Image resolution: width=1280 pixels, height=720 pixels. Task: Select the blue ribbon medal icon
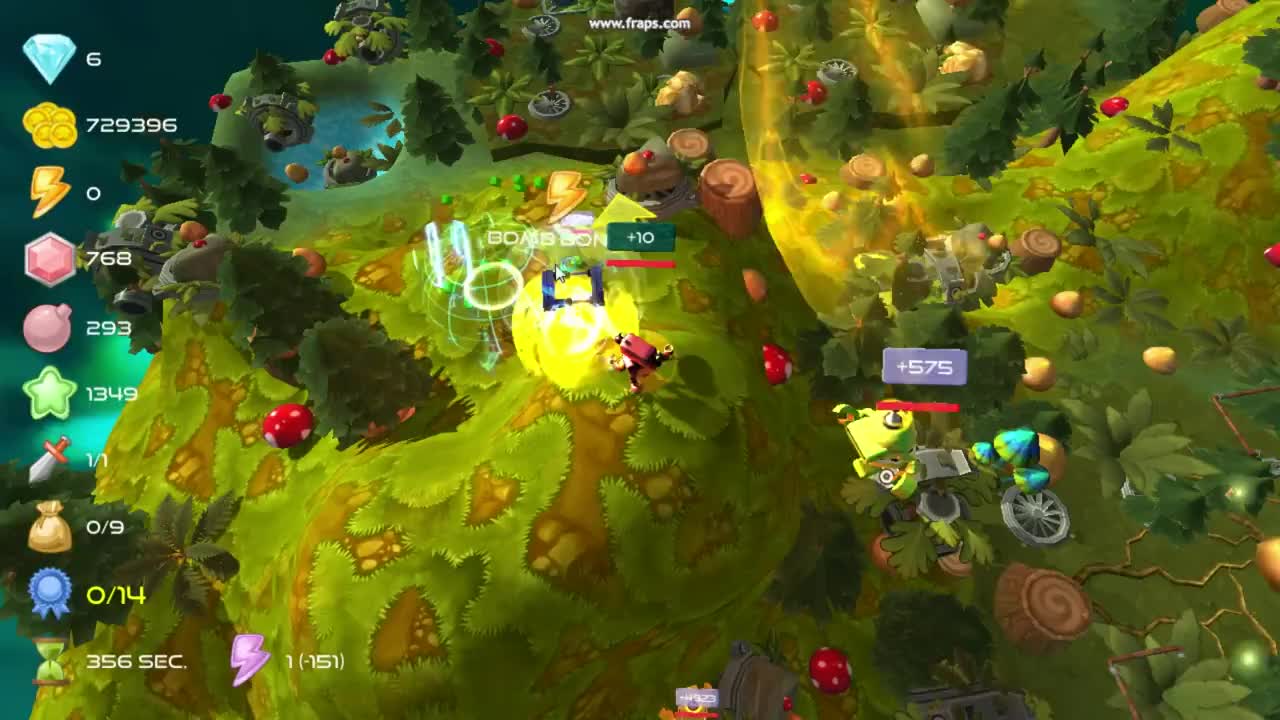tap(48, 592)
